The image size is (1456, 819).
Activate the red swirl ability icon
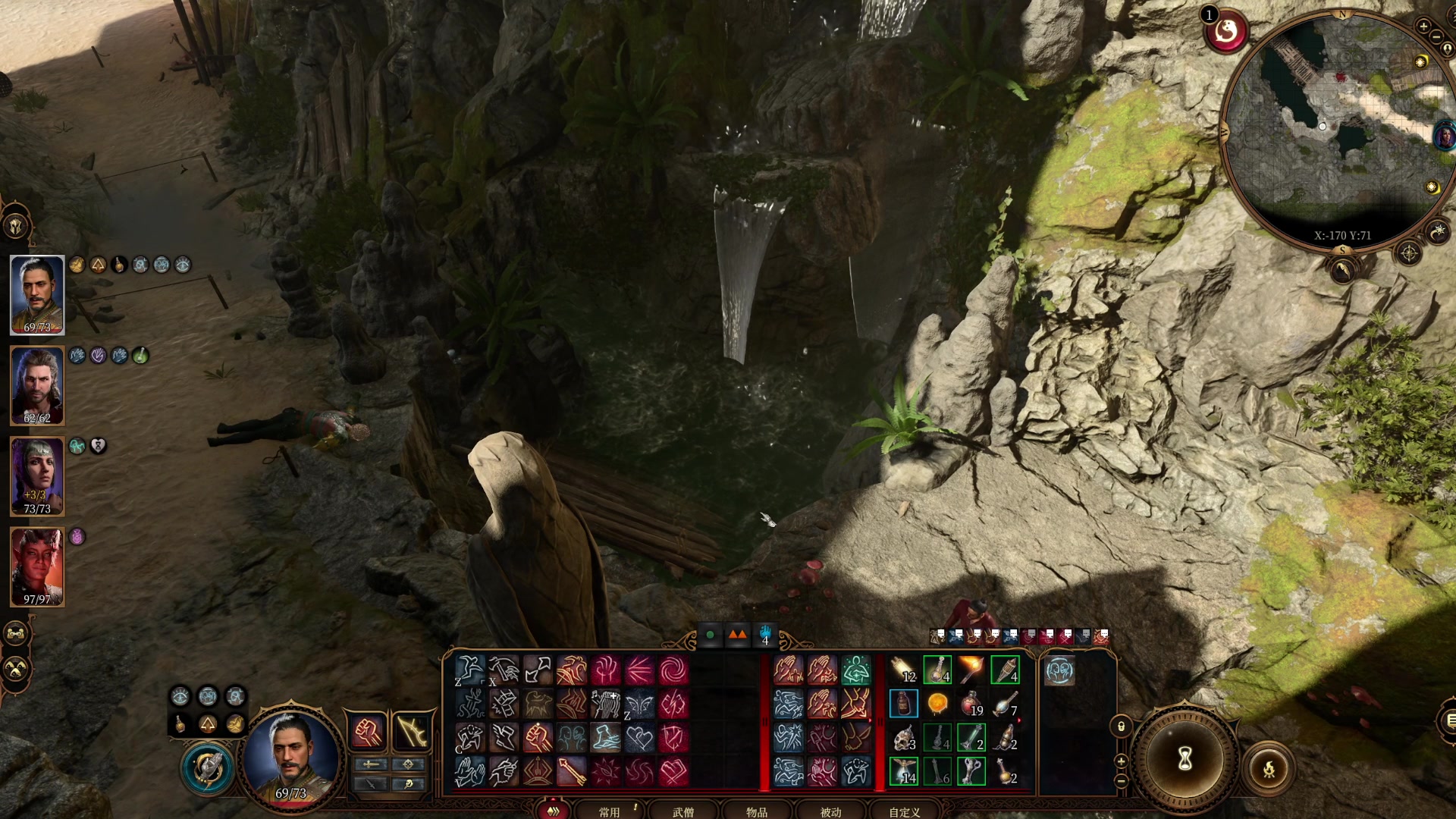[x=673, y=670]
